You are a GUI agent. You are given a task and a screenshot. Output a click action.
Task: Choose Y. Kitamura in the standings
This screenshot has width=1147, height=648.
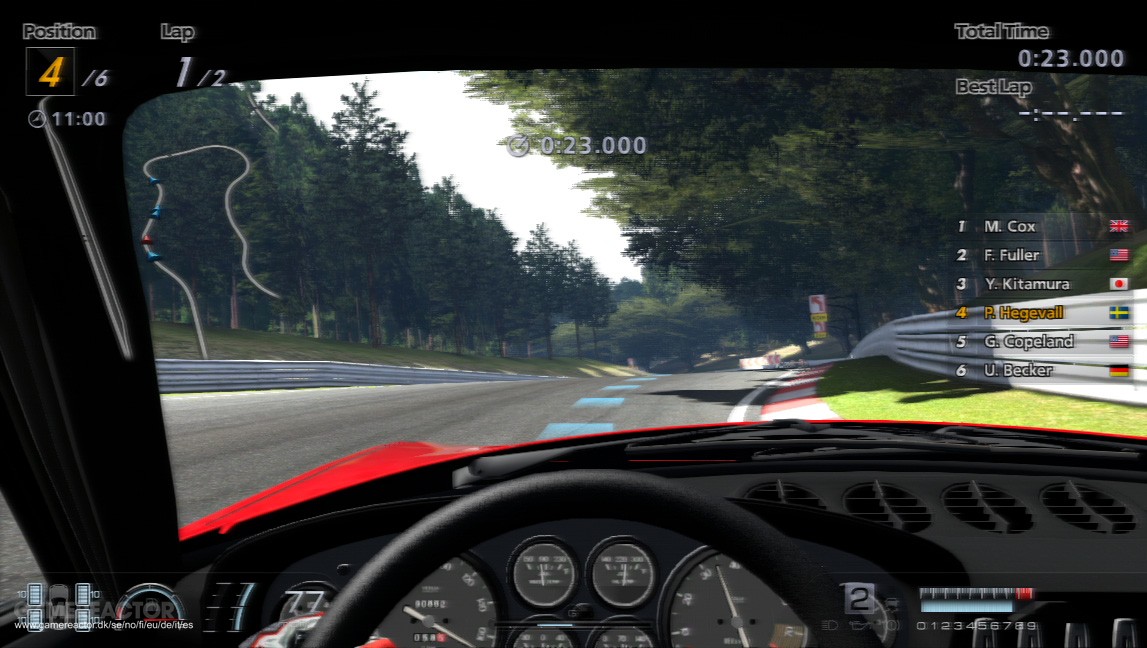(x=1040, y=284)
